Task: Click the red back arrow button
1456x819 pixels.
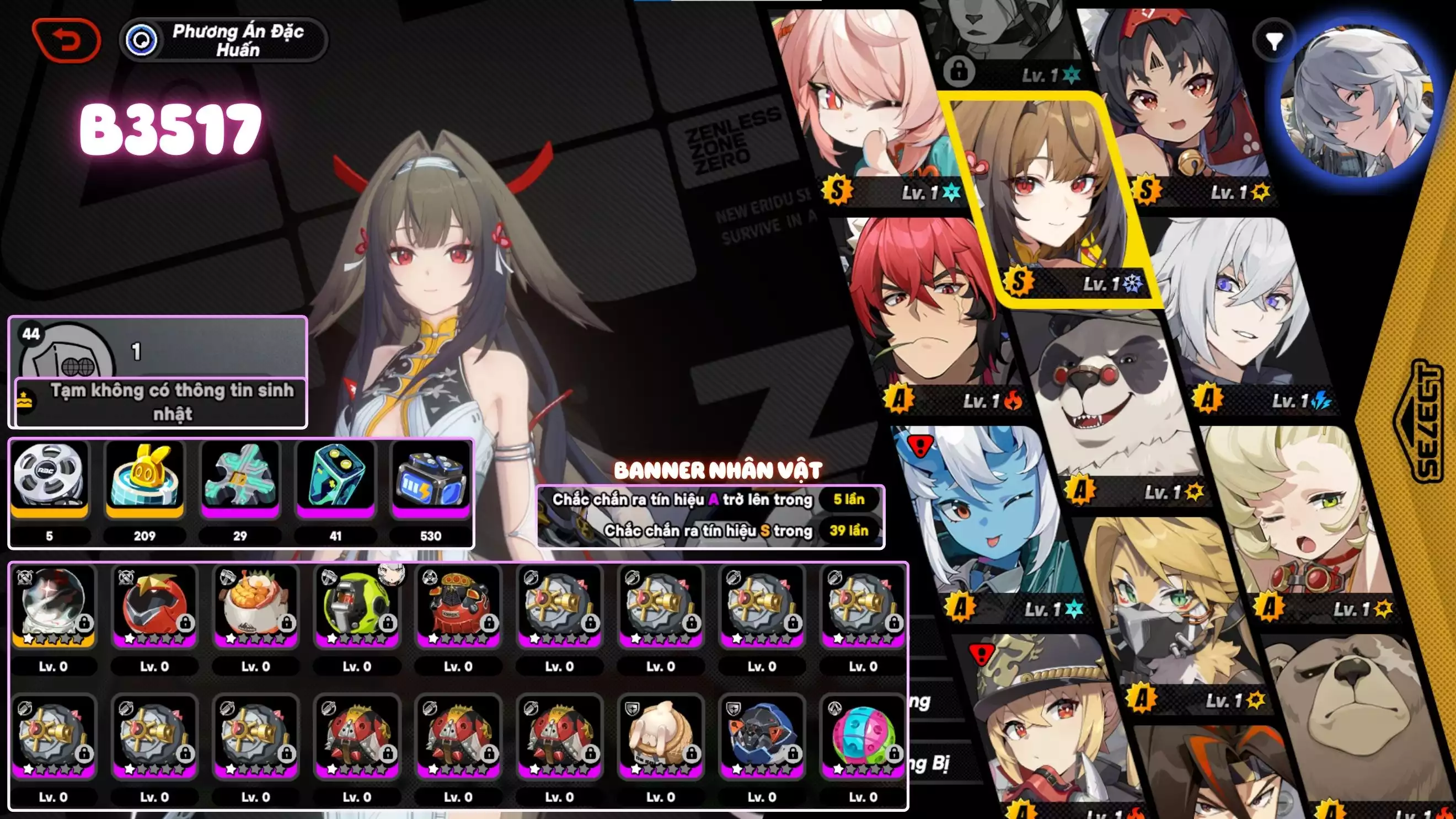Action: point(67,40)
